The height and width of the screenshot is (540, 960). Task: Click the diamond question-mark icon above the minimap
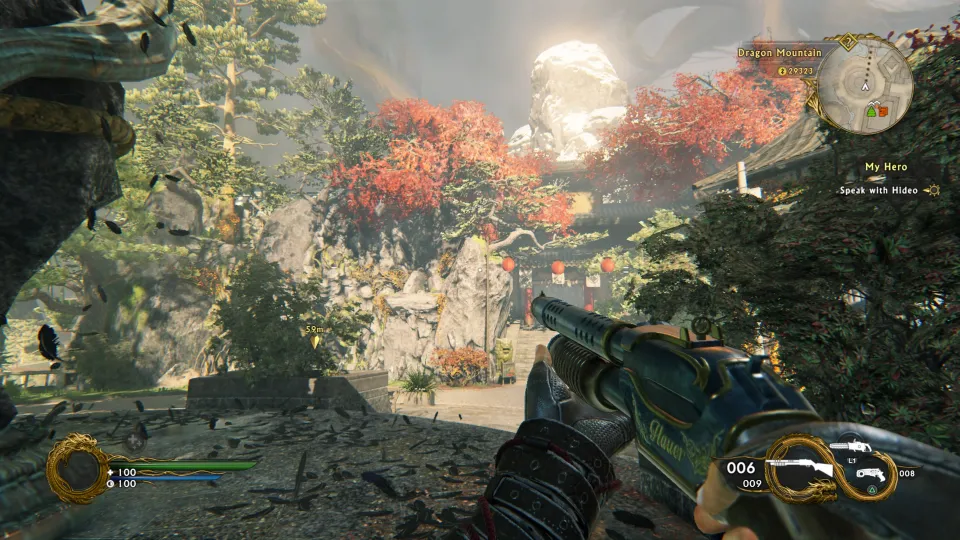[850, 42]
